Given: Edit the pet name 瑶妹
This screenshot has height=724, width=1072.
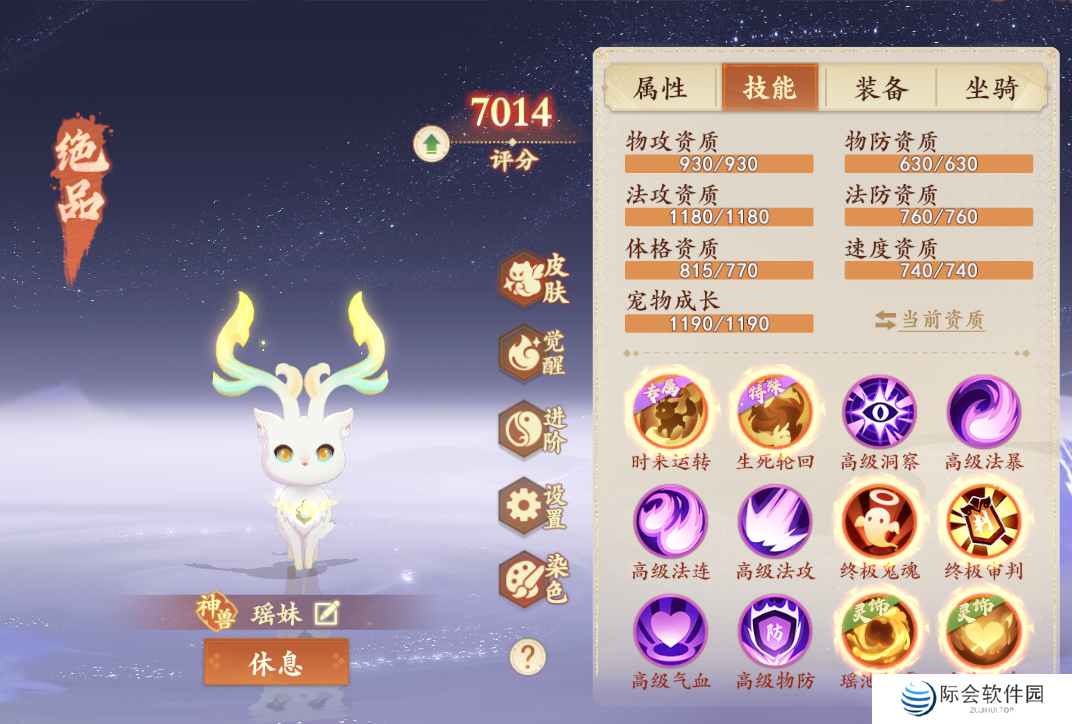Looking at the screenshot, I should point(326,613).
